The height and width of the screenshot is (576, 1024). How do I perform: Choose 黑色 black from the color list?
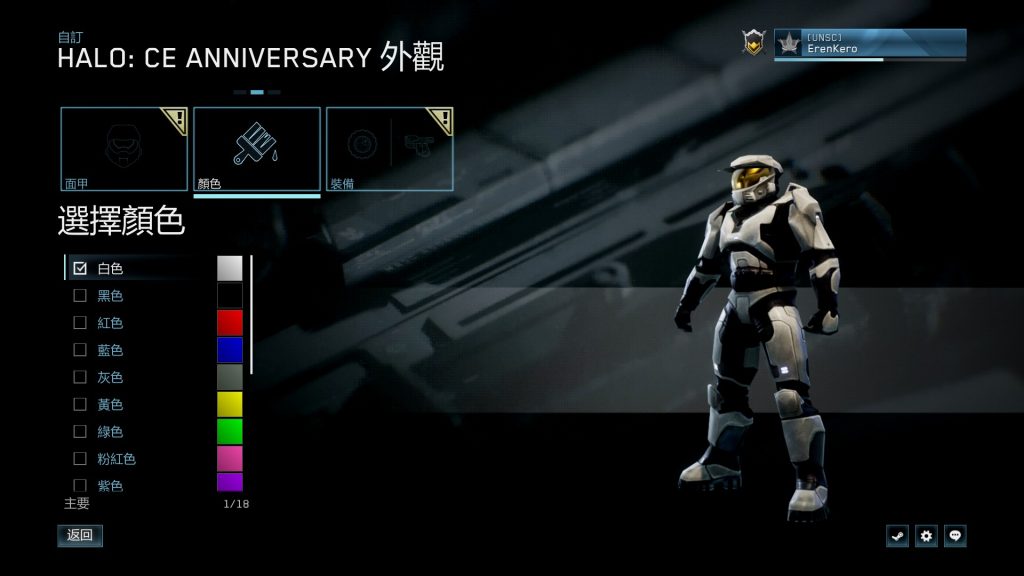pos(80,296)
